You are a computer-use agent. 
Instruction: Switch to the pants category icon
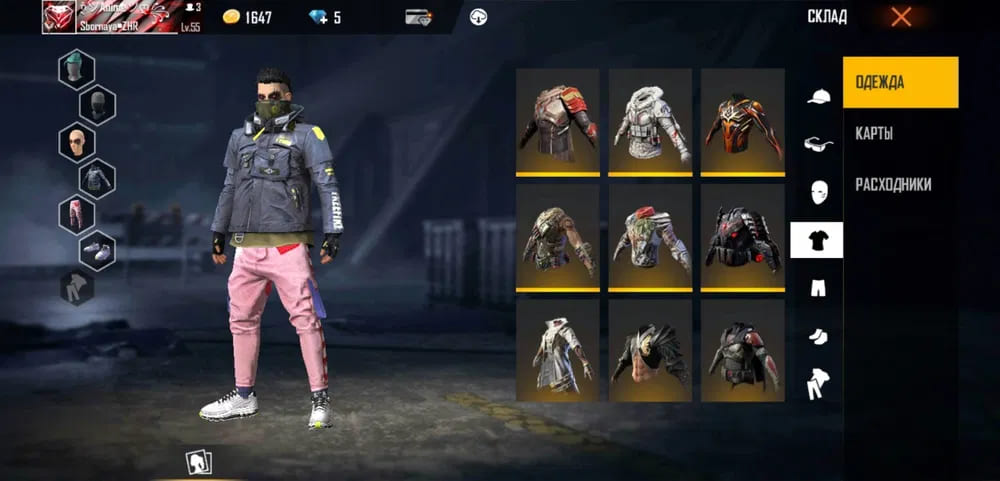tap(817, 288)
